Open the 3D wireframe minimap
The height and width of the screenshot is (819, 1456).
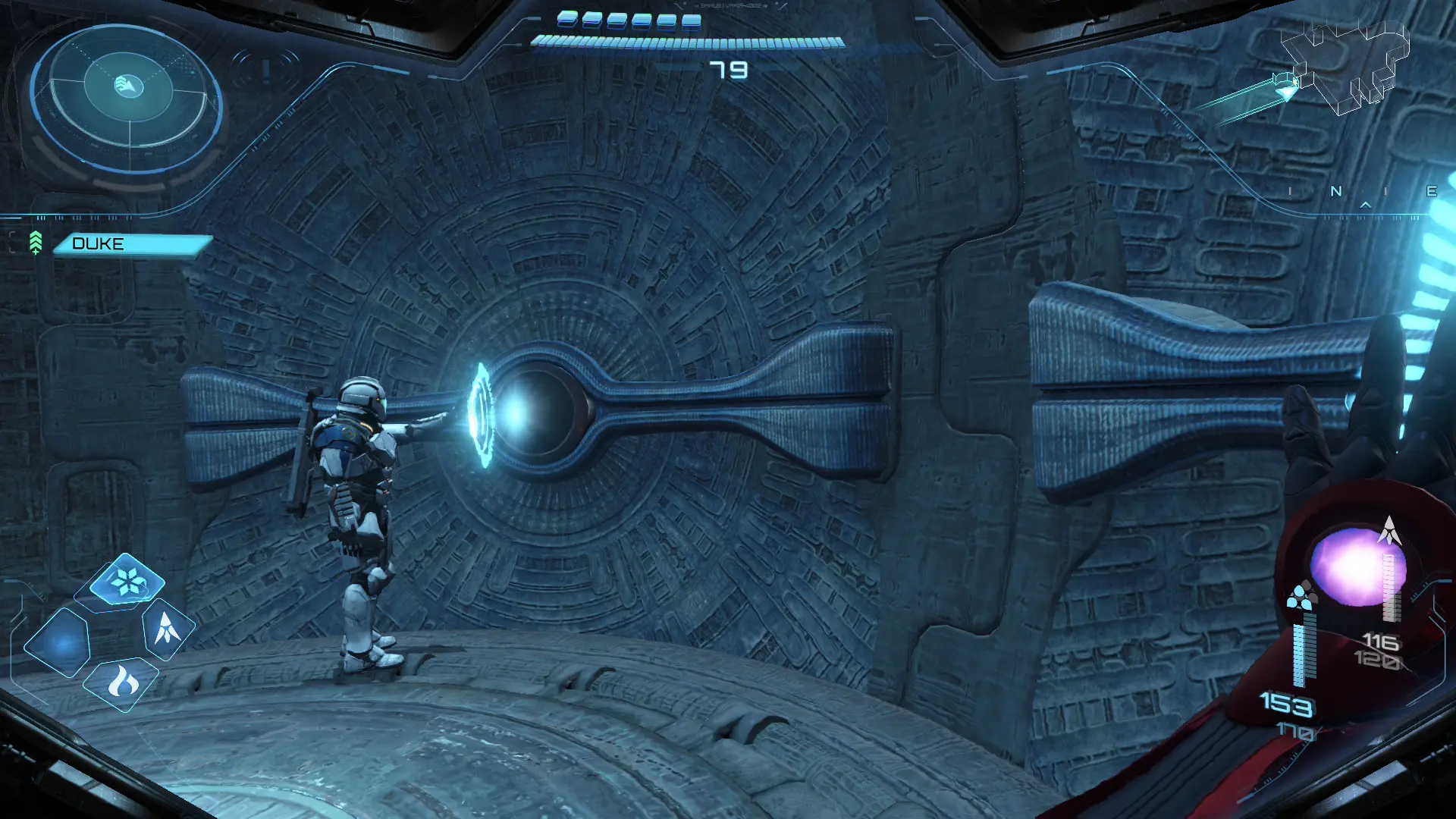1344,67
